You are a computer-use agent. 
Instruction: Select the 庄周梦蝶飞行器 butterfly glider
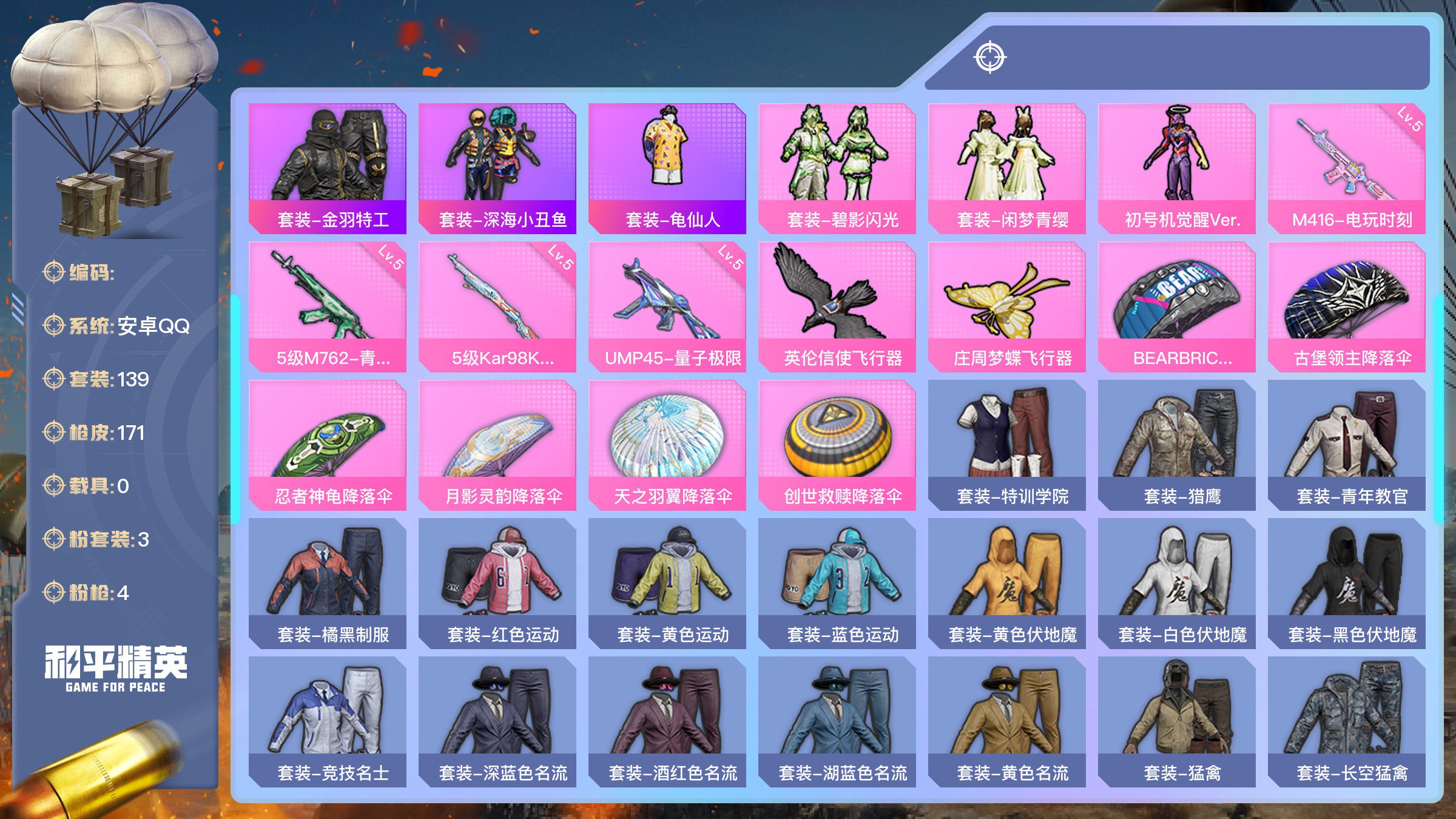[1007, 306]
